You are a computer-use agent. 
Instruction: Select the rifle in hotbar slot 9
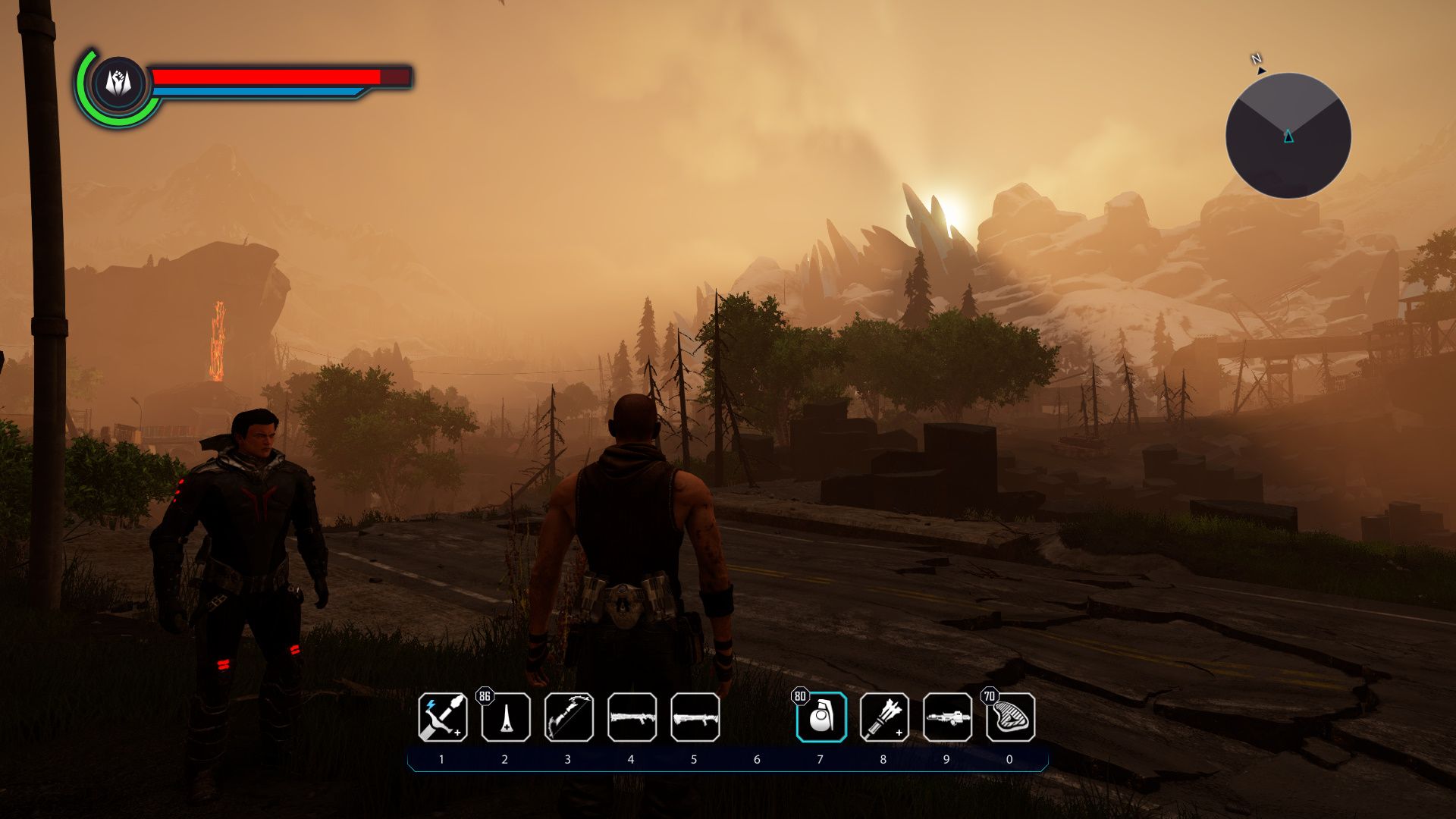(x=947, y=717)
